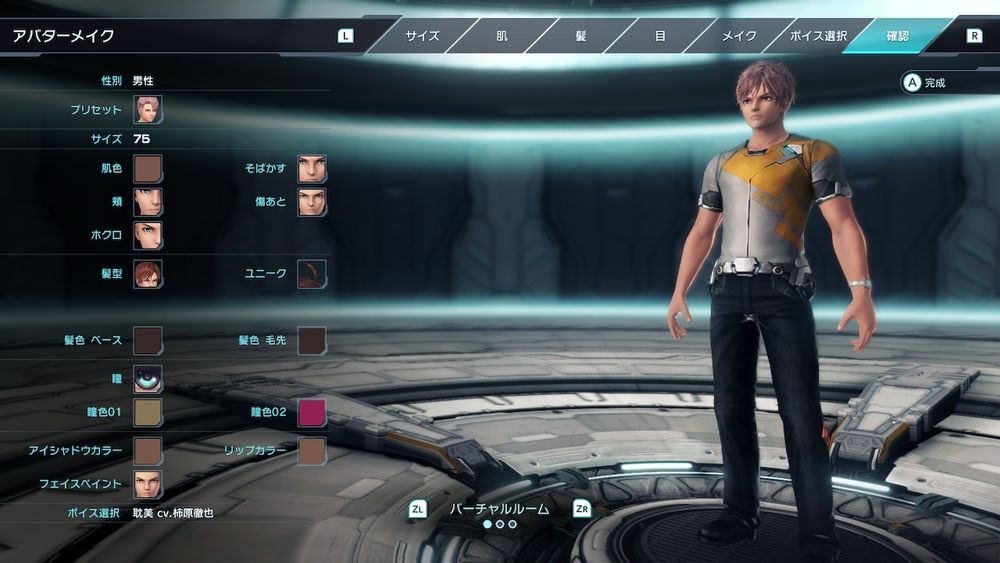Go to the 目 tab
The height and width of the screenshot is (563, 1000).
[x=660, y=36]
